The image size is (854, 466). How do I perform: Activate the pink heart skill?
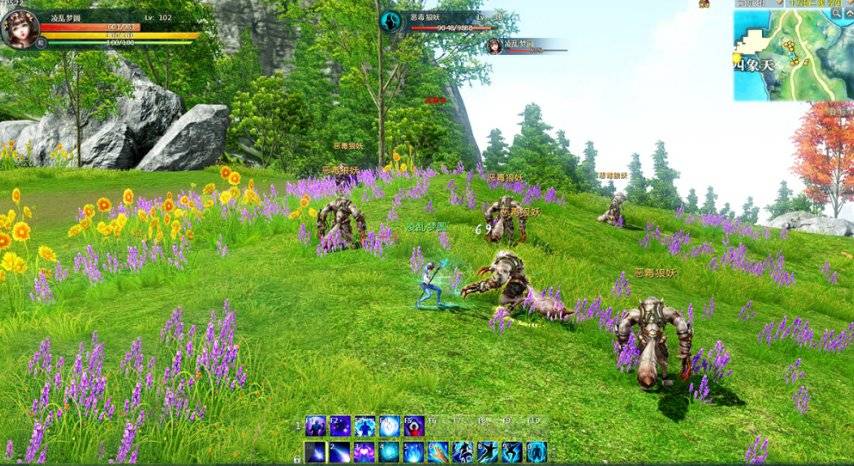pos(365,452)
